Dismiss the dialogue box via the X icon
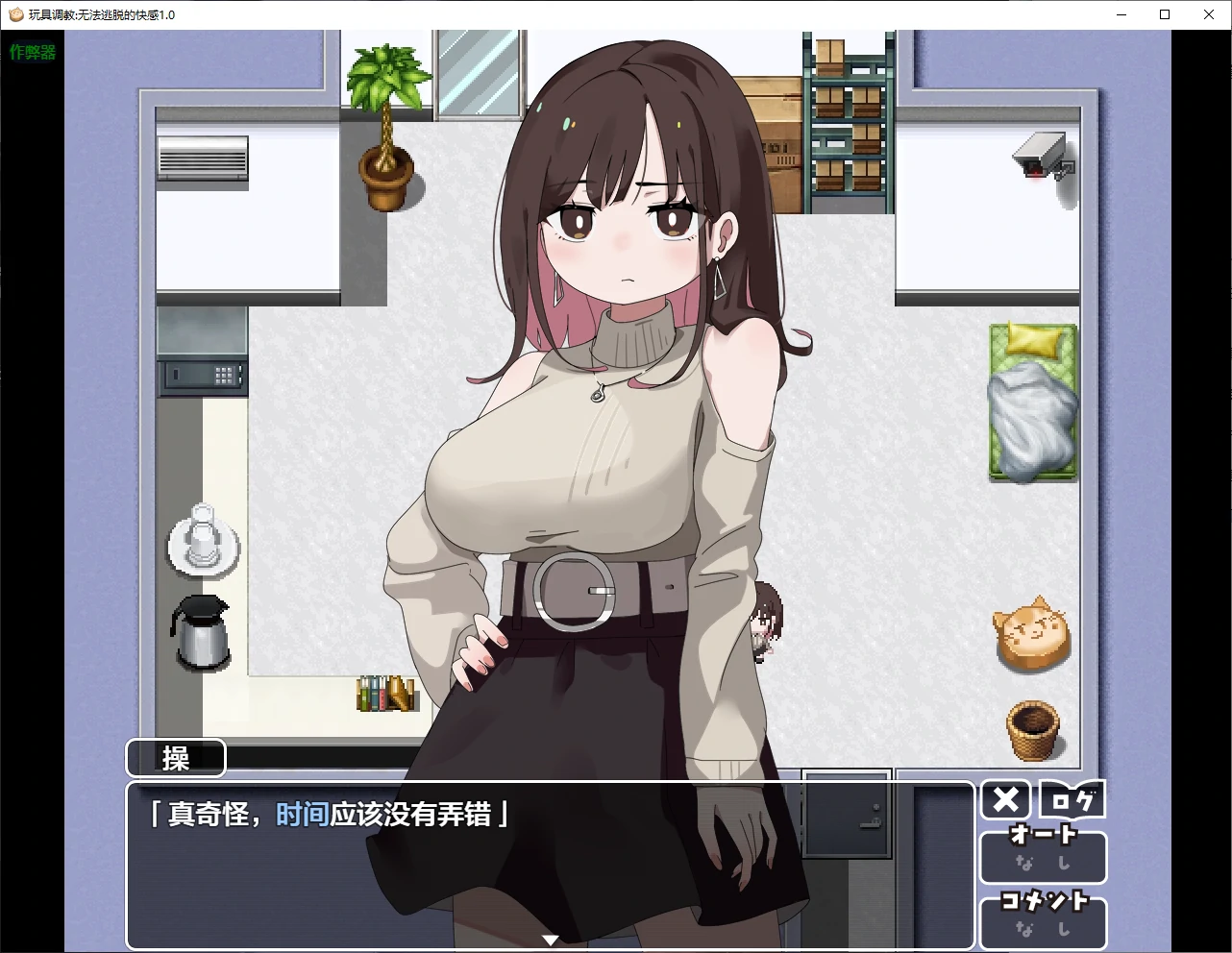This screenshot has height=953, width=1232. click(x=1004, y=798)
